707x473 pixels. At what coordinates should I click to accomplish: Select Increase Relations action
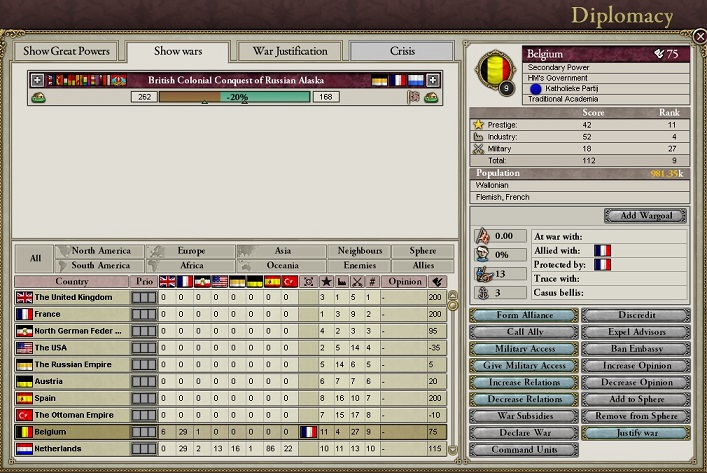(524, 383)
